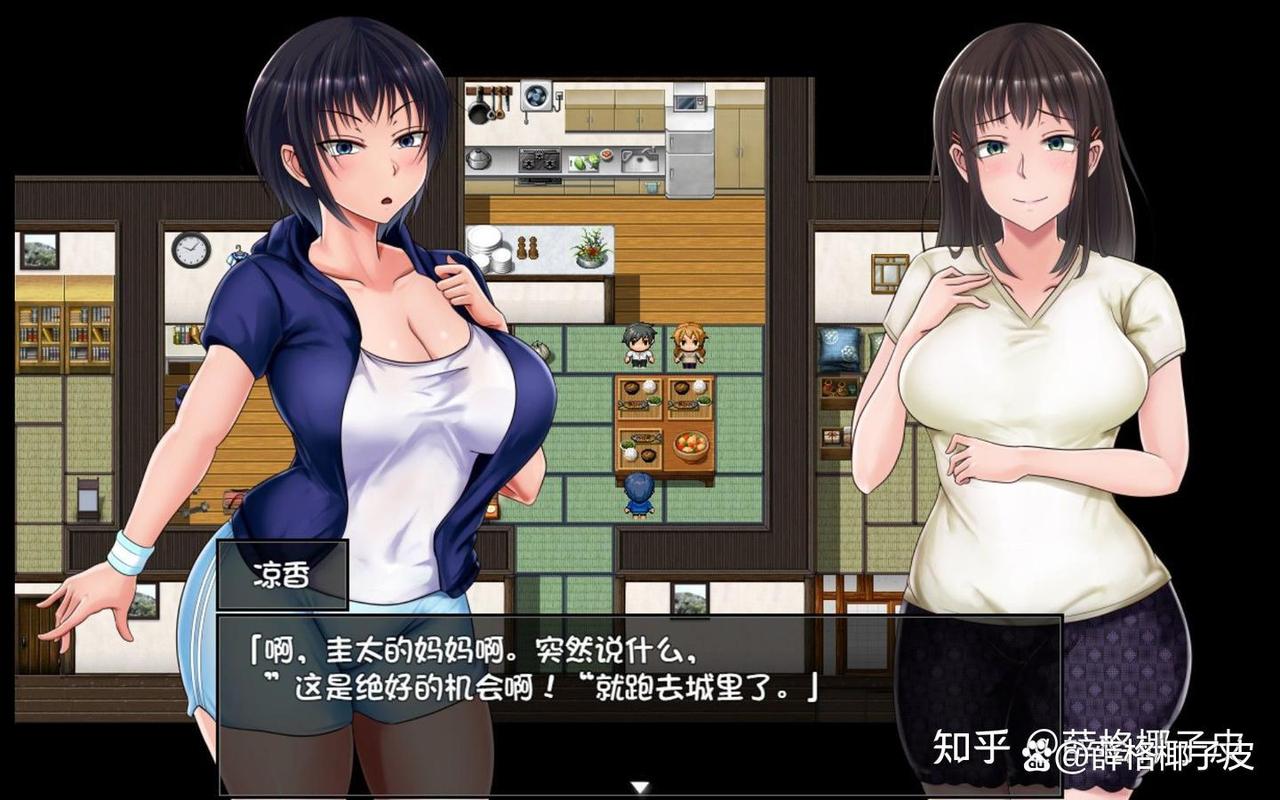1280x800 pixels.
Task: Click the gas stove on the counter
Action: (540, 162)
